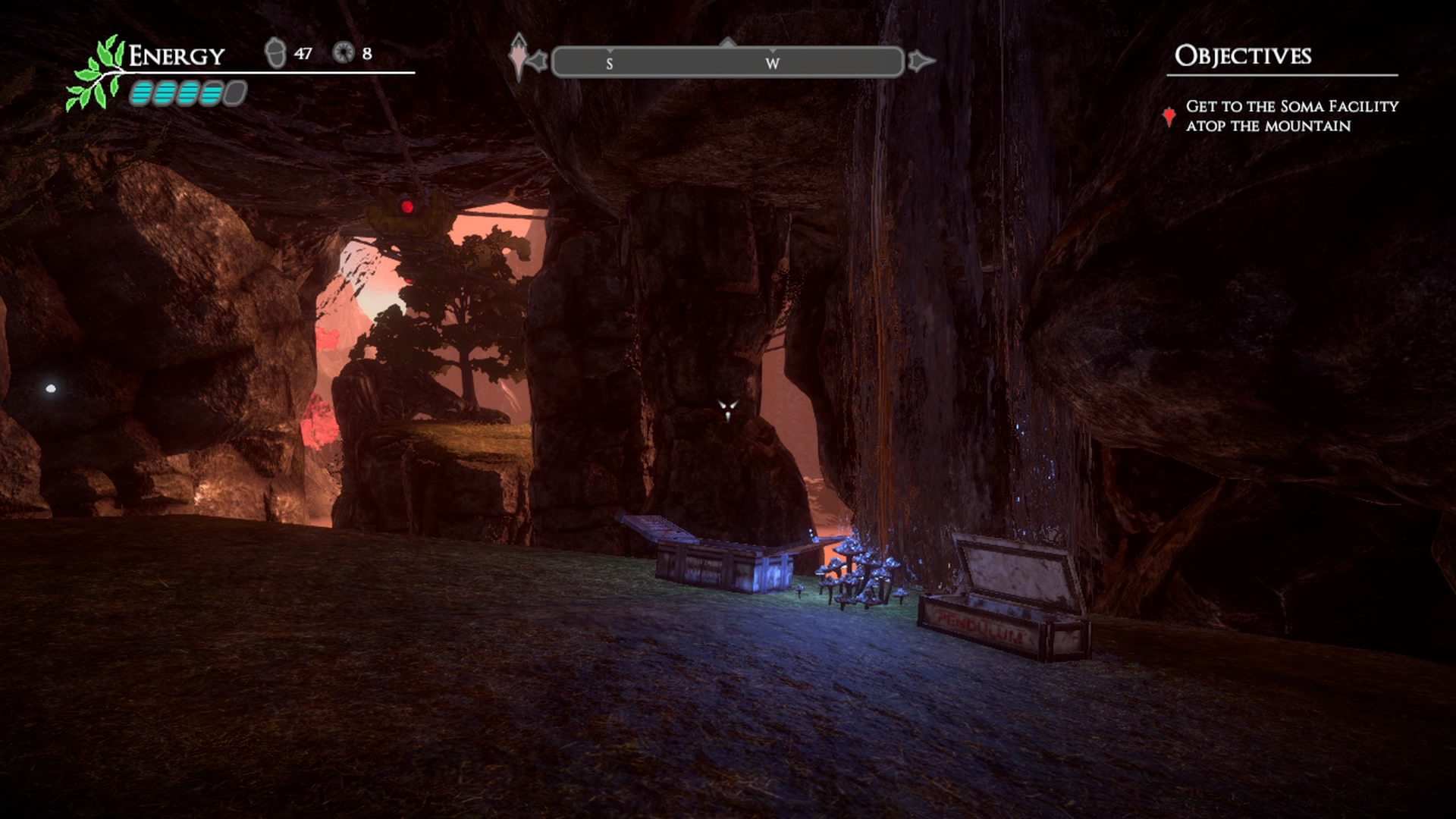Select the acorn counter icon
This screenshot has height=819, width=1456.
pos(275,53)
